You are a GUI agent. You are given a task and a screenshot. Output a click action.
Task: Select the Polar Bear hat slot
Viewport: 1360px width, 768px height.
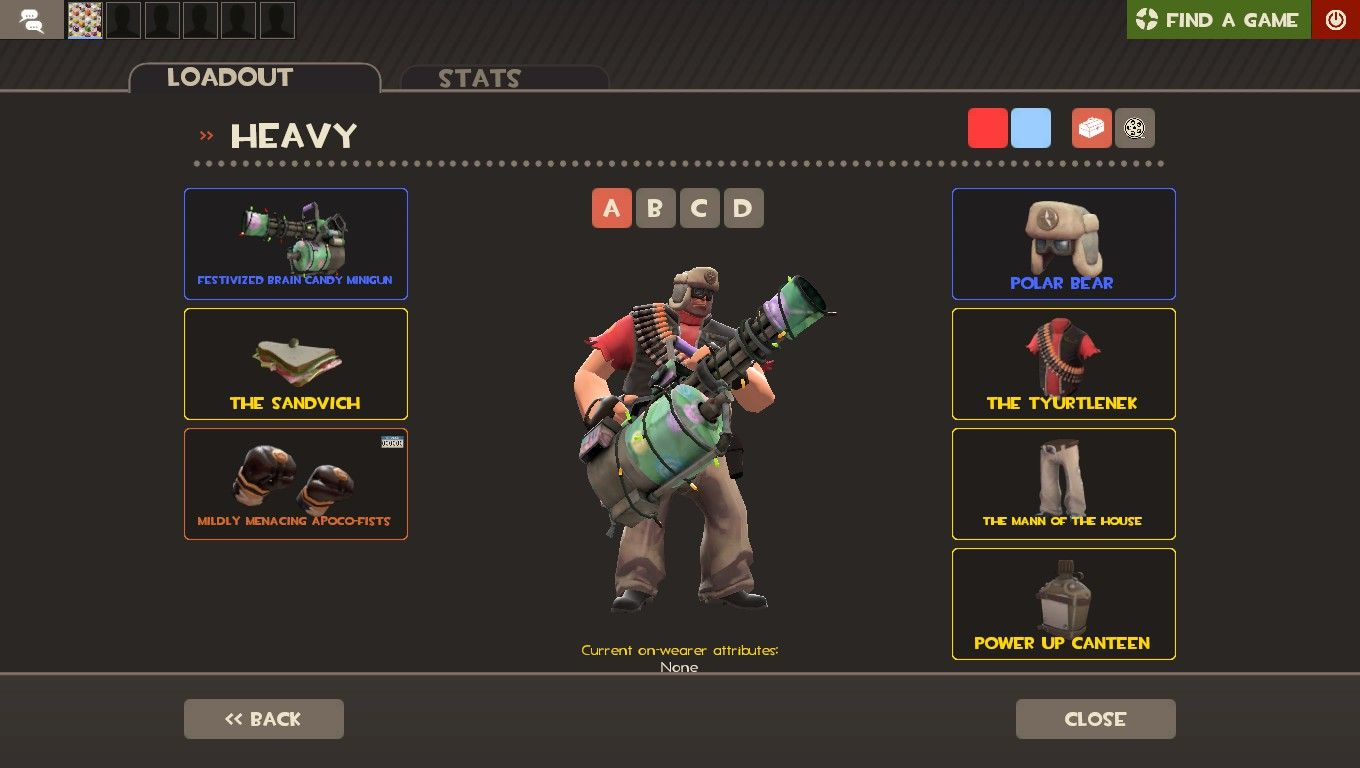click(1063, 243)
